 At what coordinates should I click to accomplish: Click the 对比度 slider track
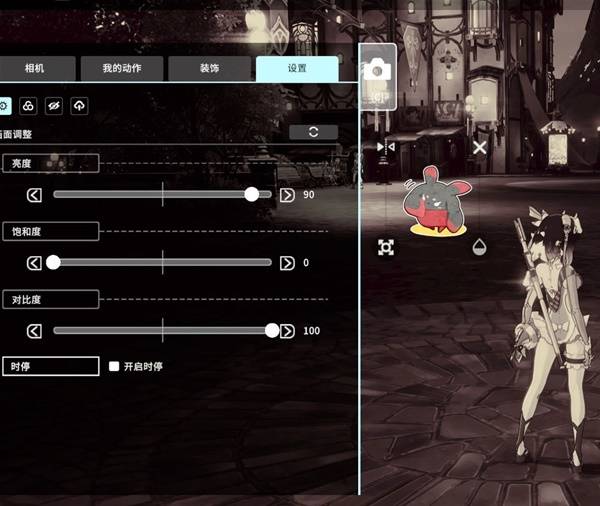(x=162, y=331)
